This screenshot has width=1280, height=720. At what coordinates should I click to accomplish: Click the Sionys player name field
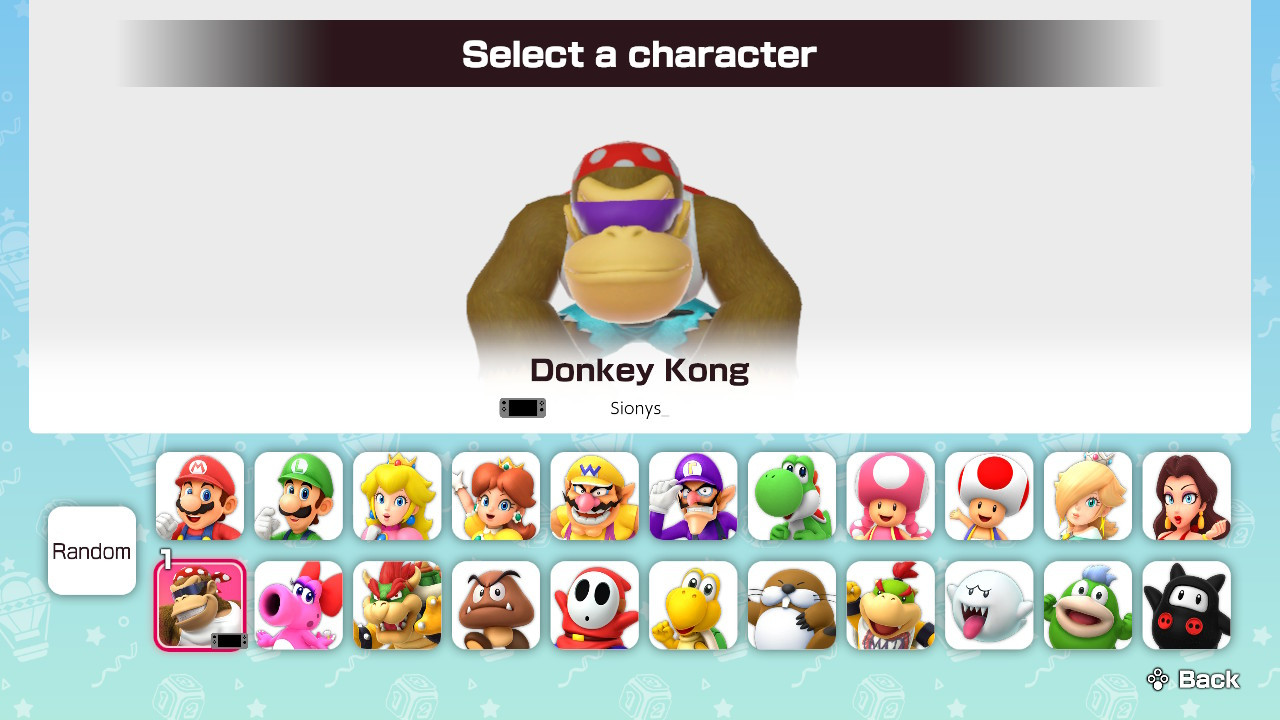[x=637, y=407]
